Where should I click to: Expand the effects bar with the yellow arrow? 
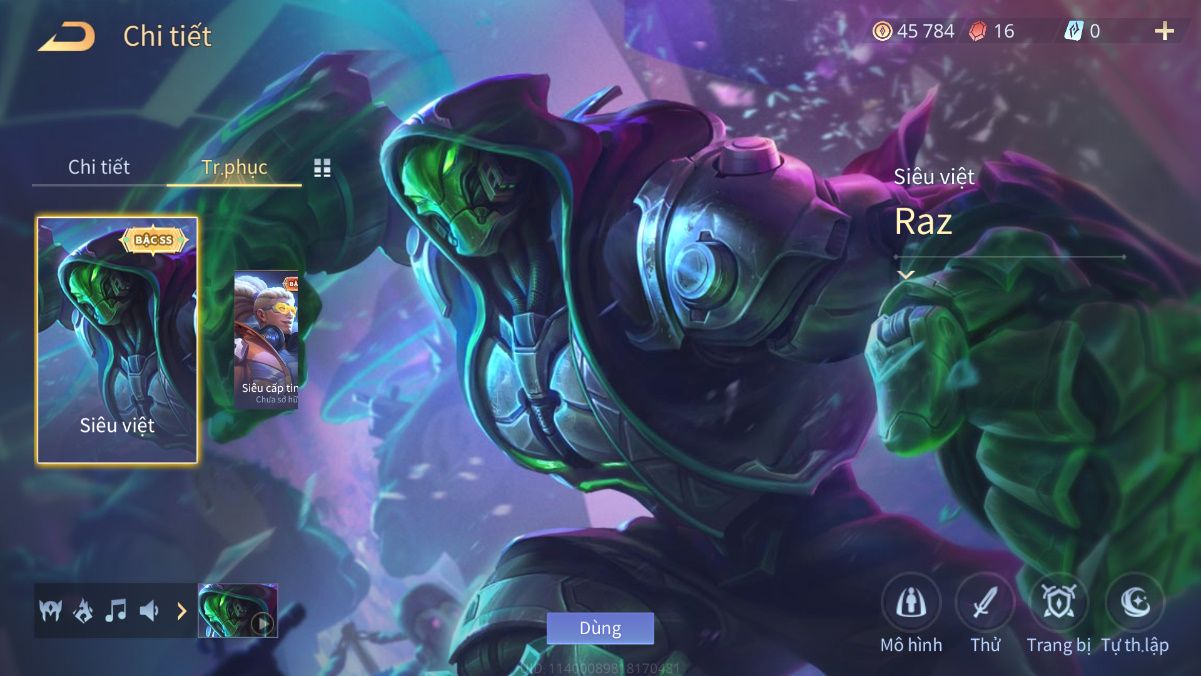(182, 610)
